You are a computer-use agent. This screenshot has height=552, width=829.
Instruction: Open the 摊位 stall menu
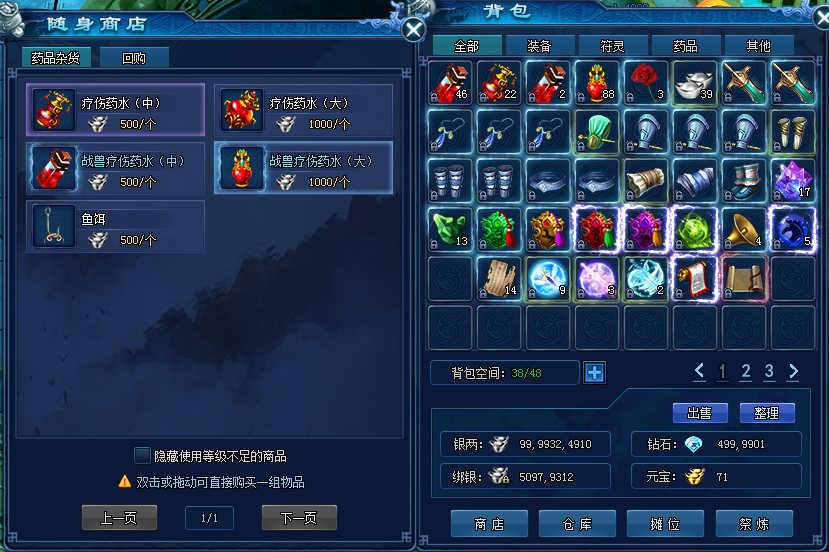click(x=665, y=523)
